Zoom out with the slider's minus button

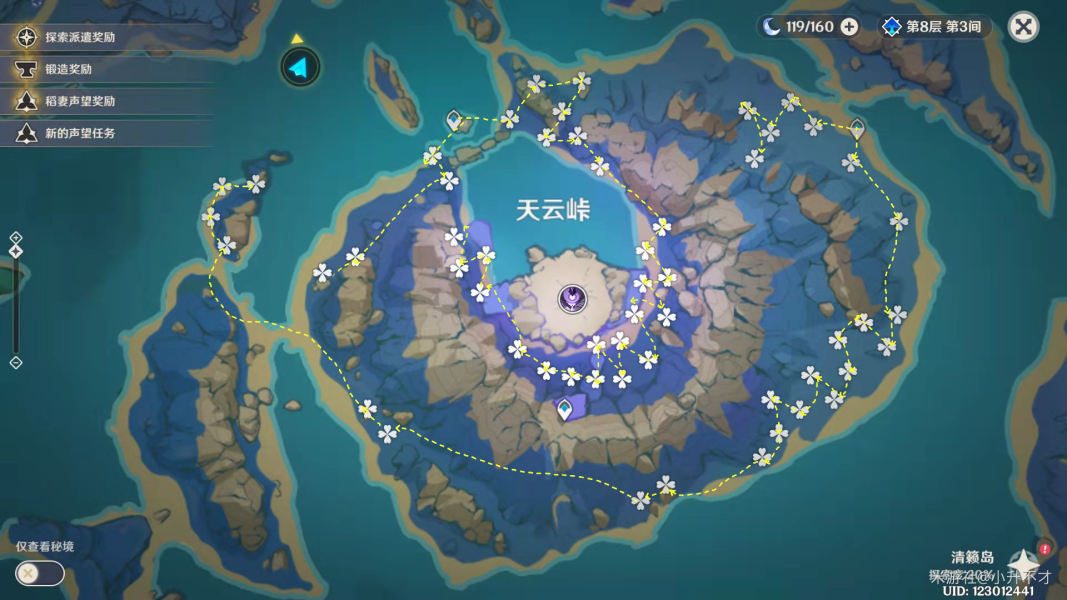tap(16, 363)
